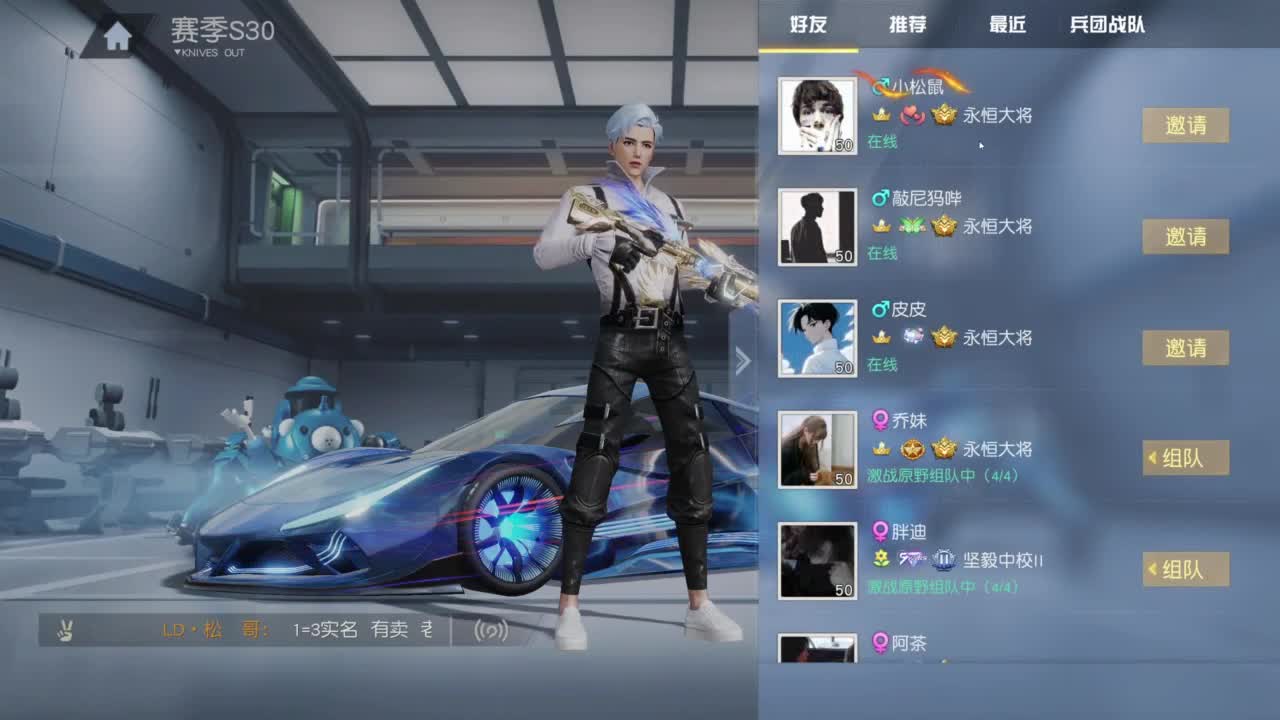
Task: Click the victory-hand emote icon near the chat bar
Action: [x=63, y=630]
